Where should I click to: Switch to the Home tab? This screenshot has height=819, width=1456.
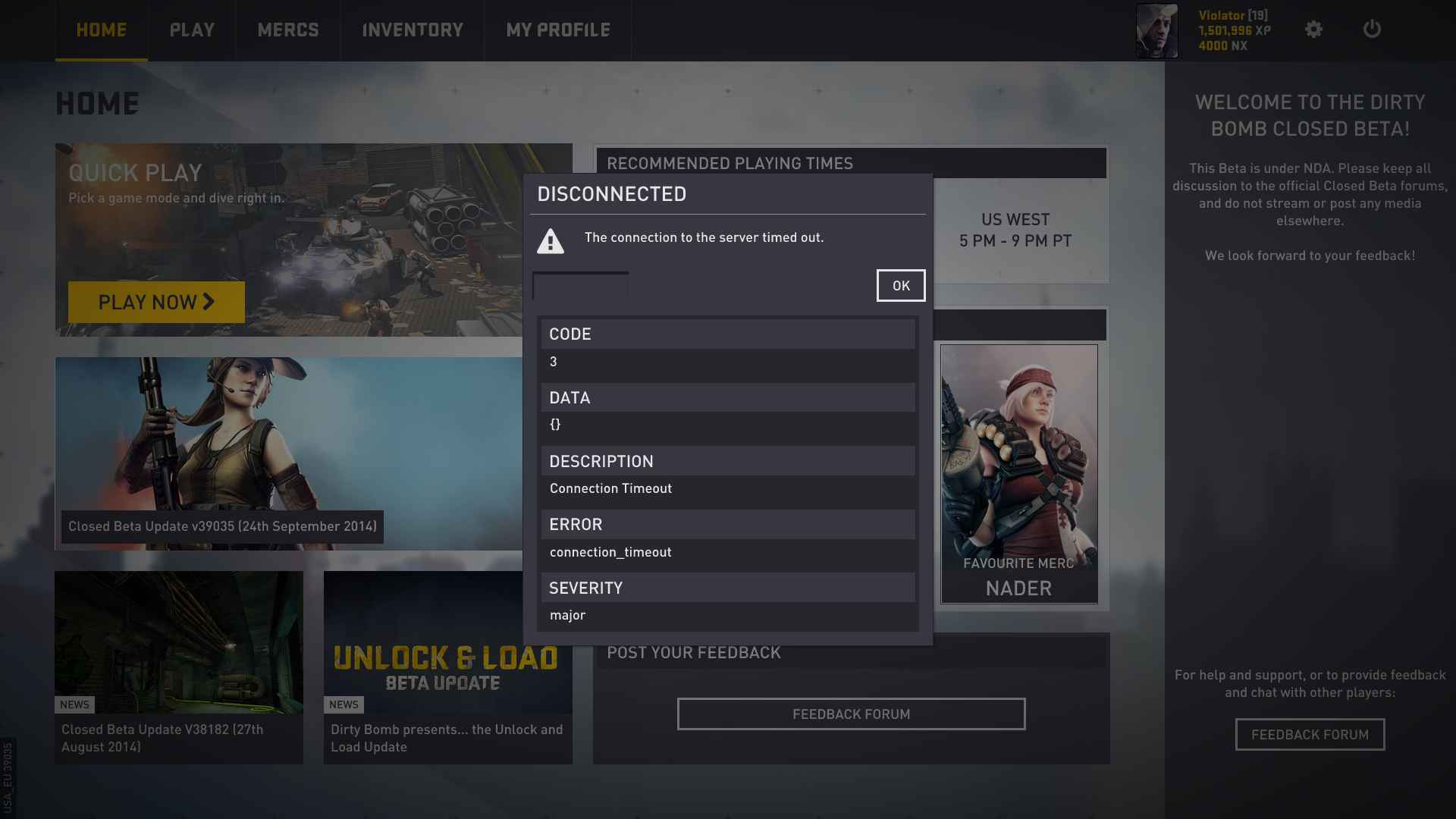[x=102, y=30]
